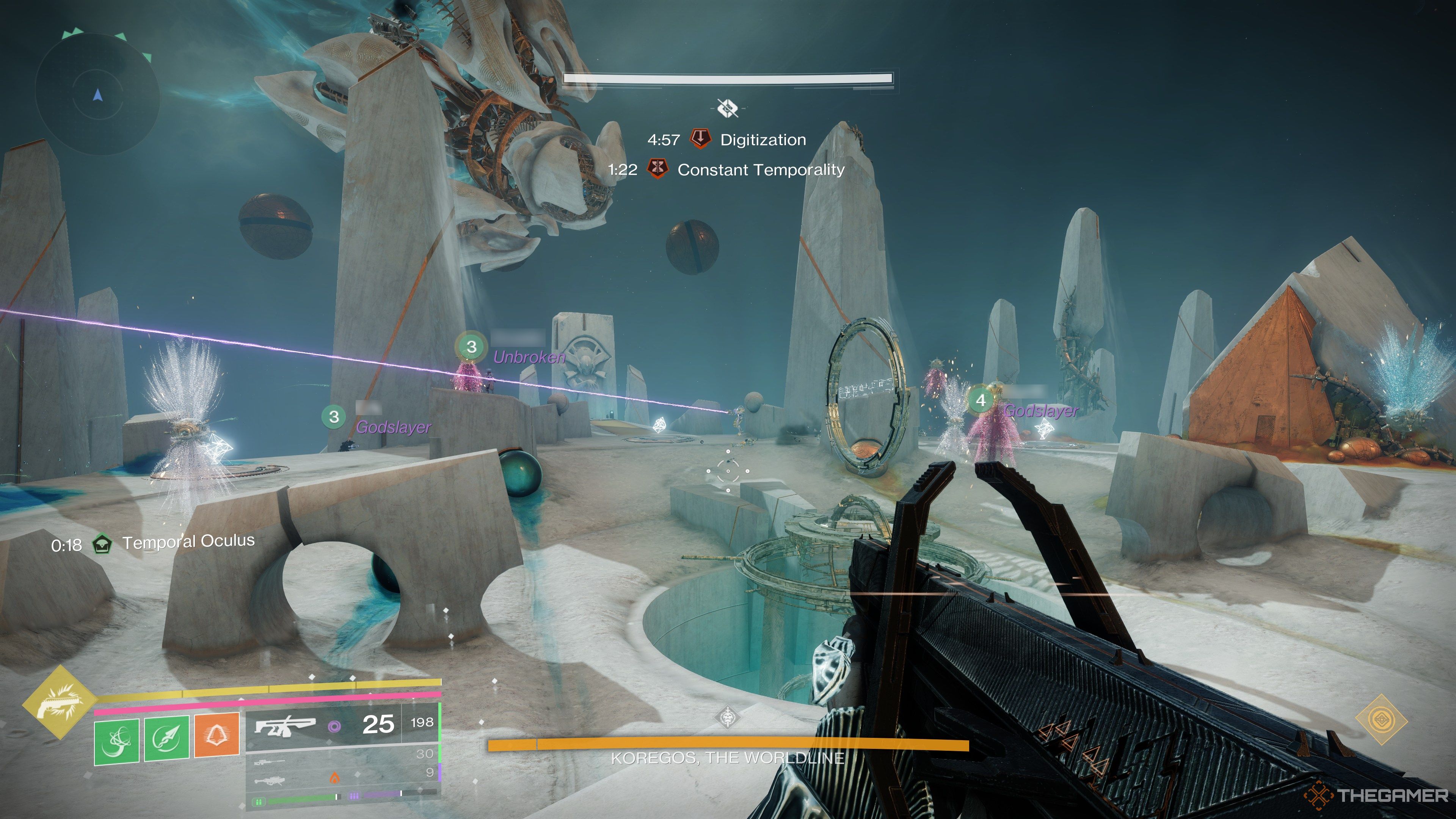
Task: Select the Unbroken teammate's number 3 marker
Action: (471, 347)
